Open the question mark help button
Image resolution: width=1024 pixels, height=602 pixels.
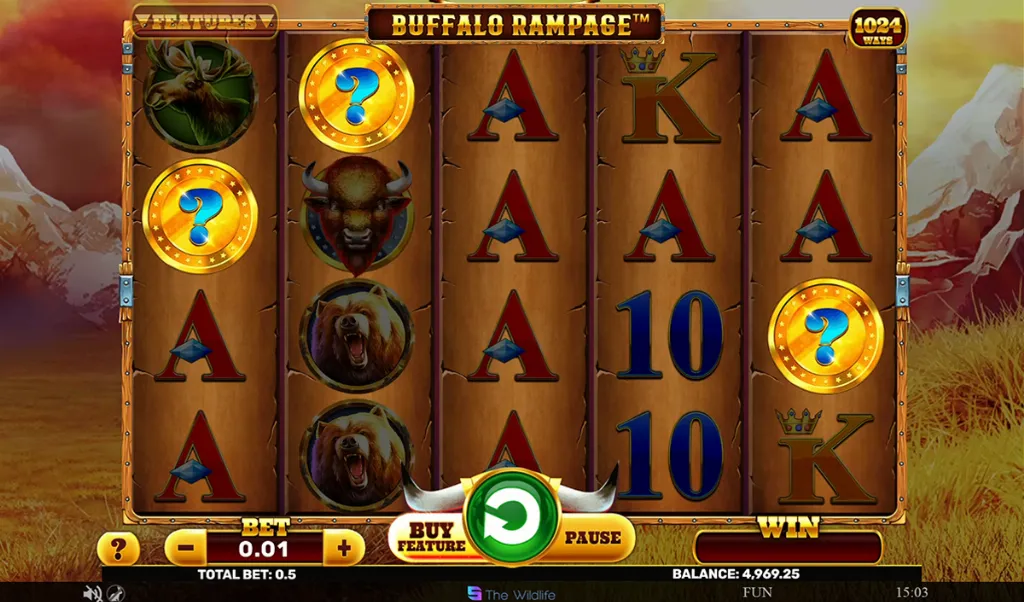[117, 548]
